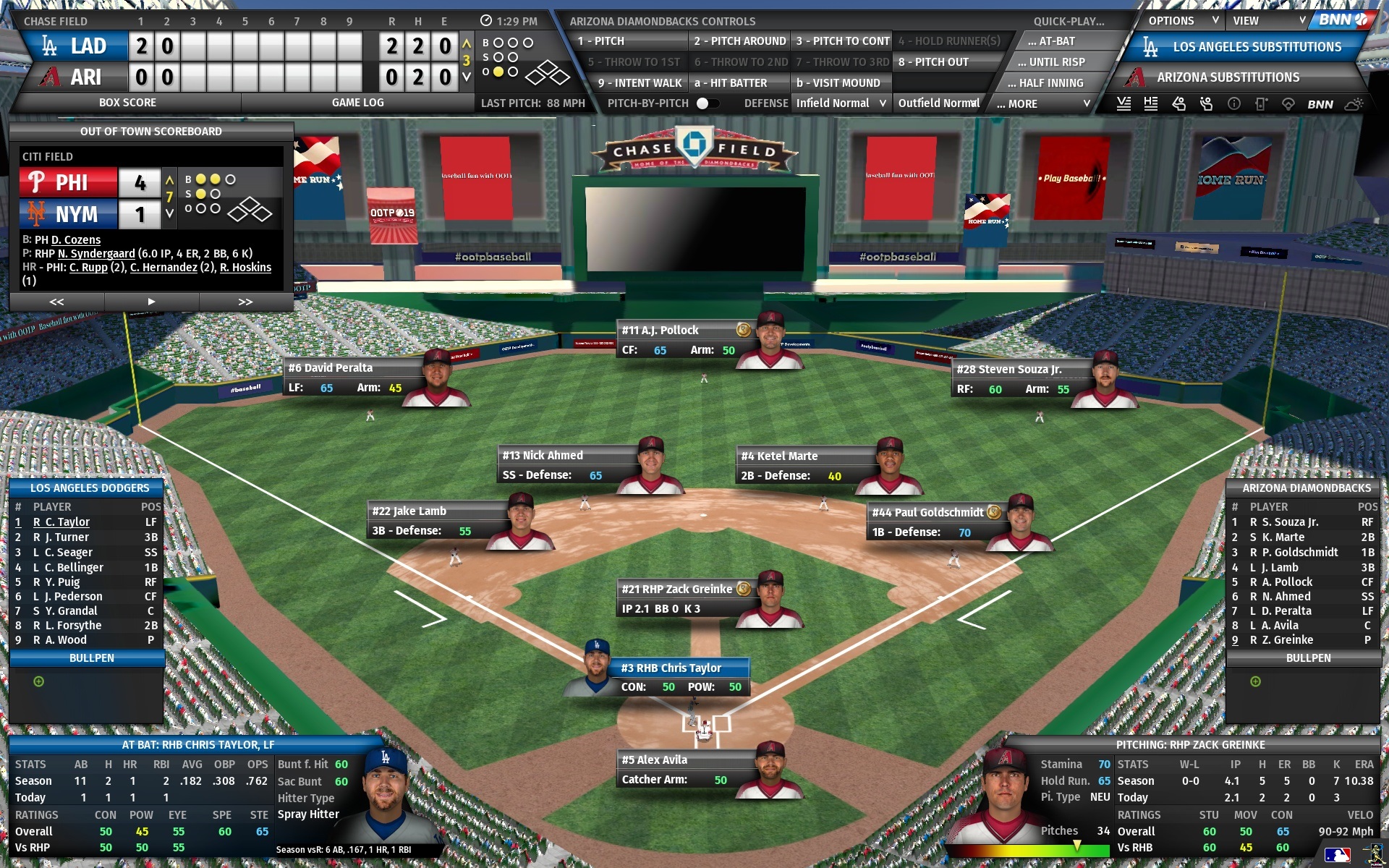The height and width of the screenshot is (868, 1389).
Task: Open the VIEW menu dropdown
Action: [x=1267, y=21]
